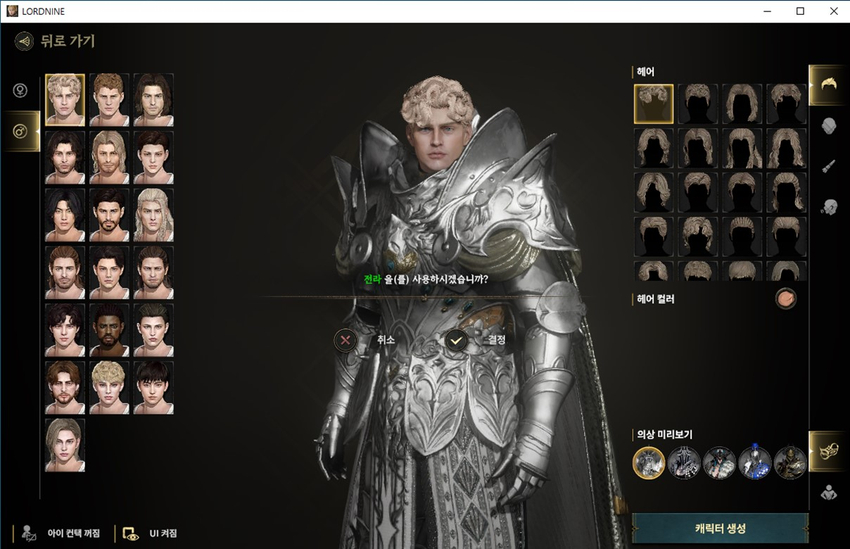Screen dimensions: 850x549
Task: Toggle the 아이 컨택 eye contact setting
Action: (x=58, y=533)
